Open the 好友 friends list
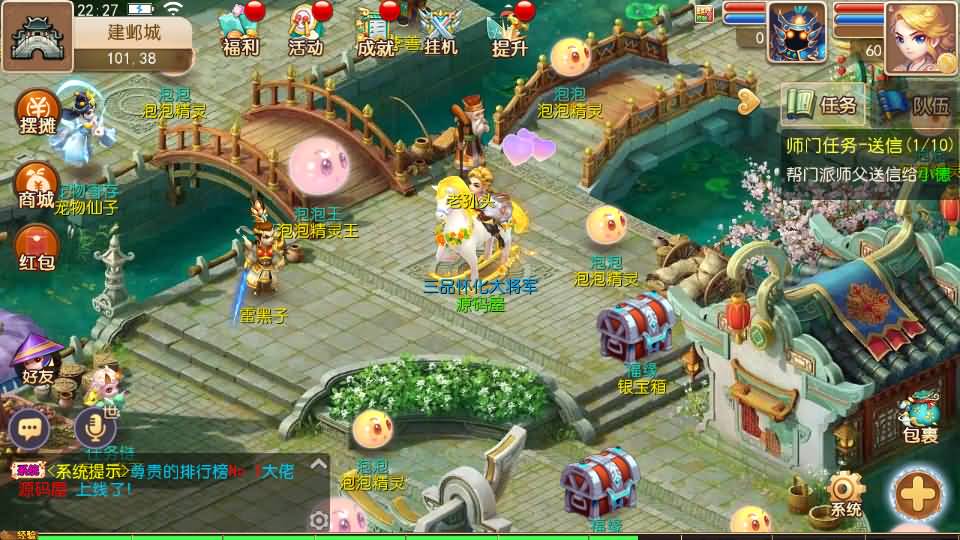 point(38,362)
